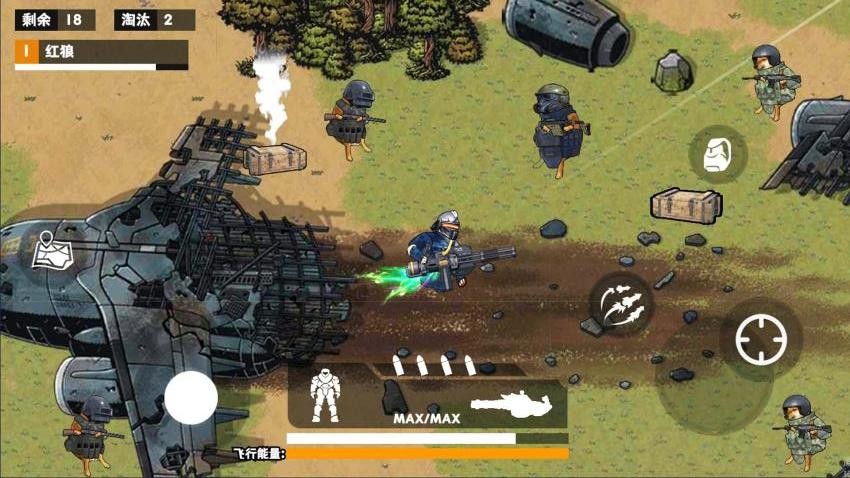Select the minigun weapon slot
Image resolution: width=850 pixels, height=478 pixels.
[x=511, y=403]
